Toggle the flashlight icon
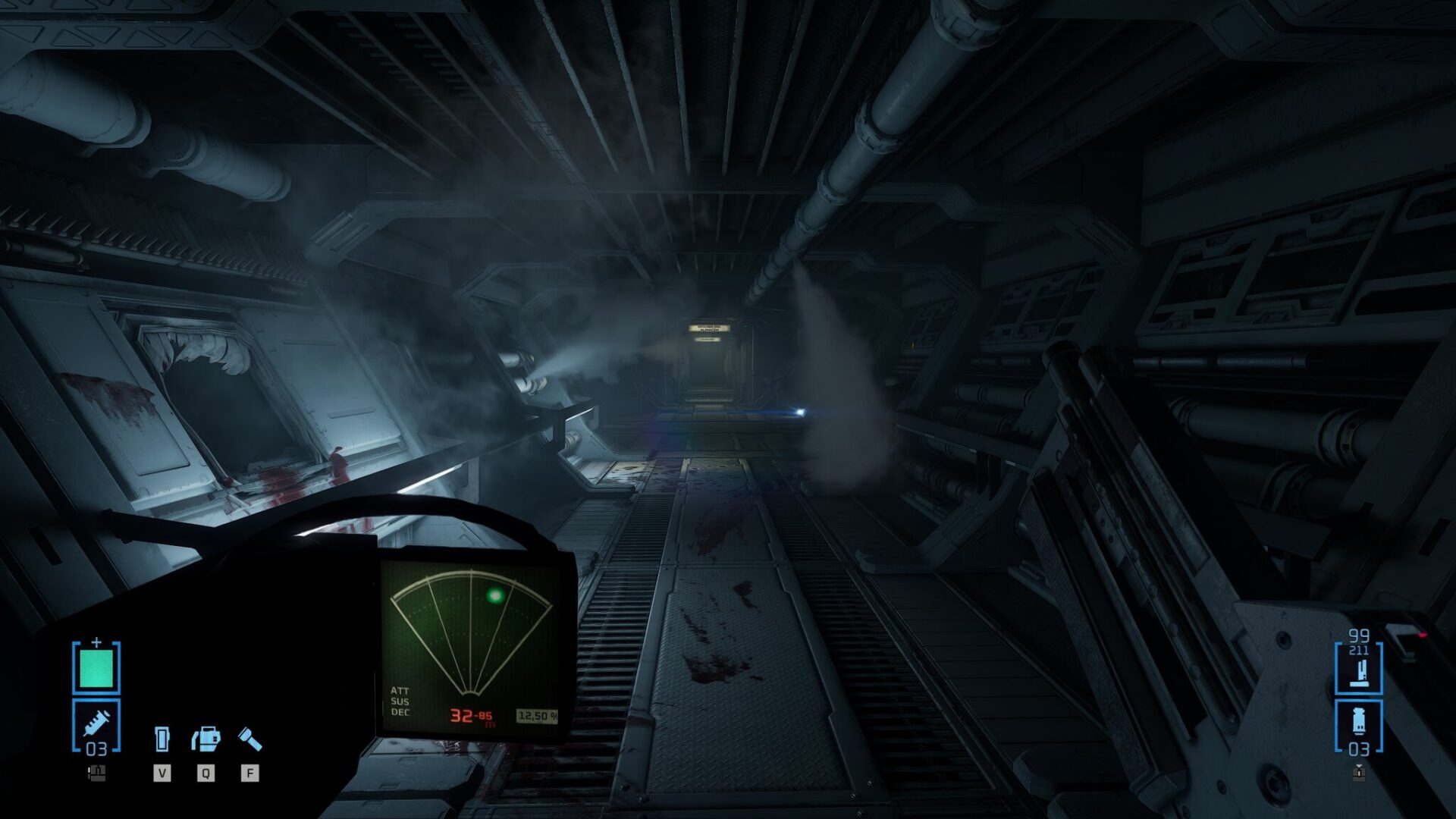1456x819 pixels. click(x=249, y=738)
